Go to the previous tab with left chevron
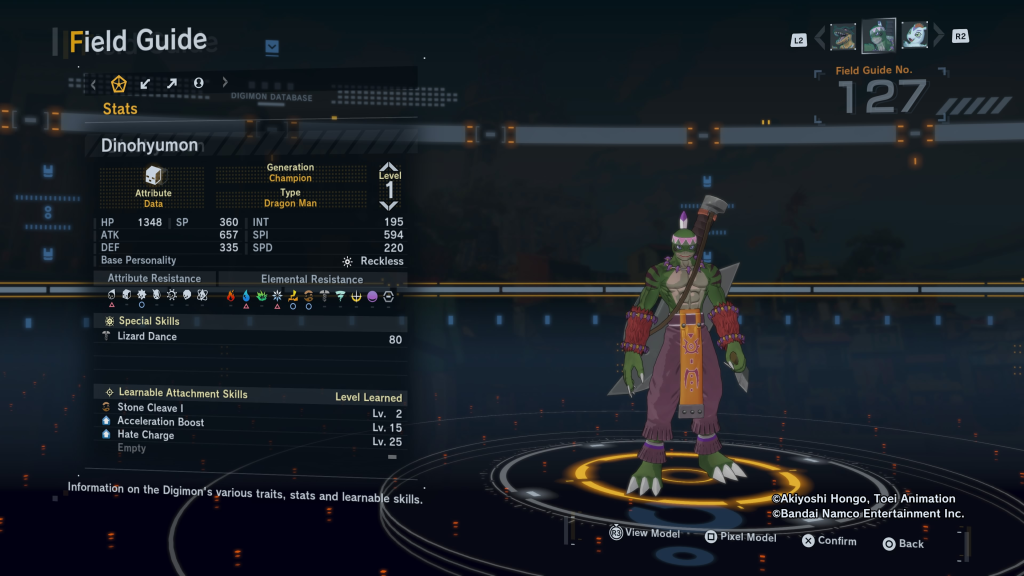 [x=94, y=84]
